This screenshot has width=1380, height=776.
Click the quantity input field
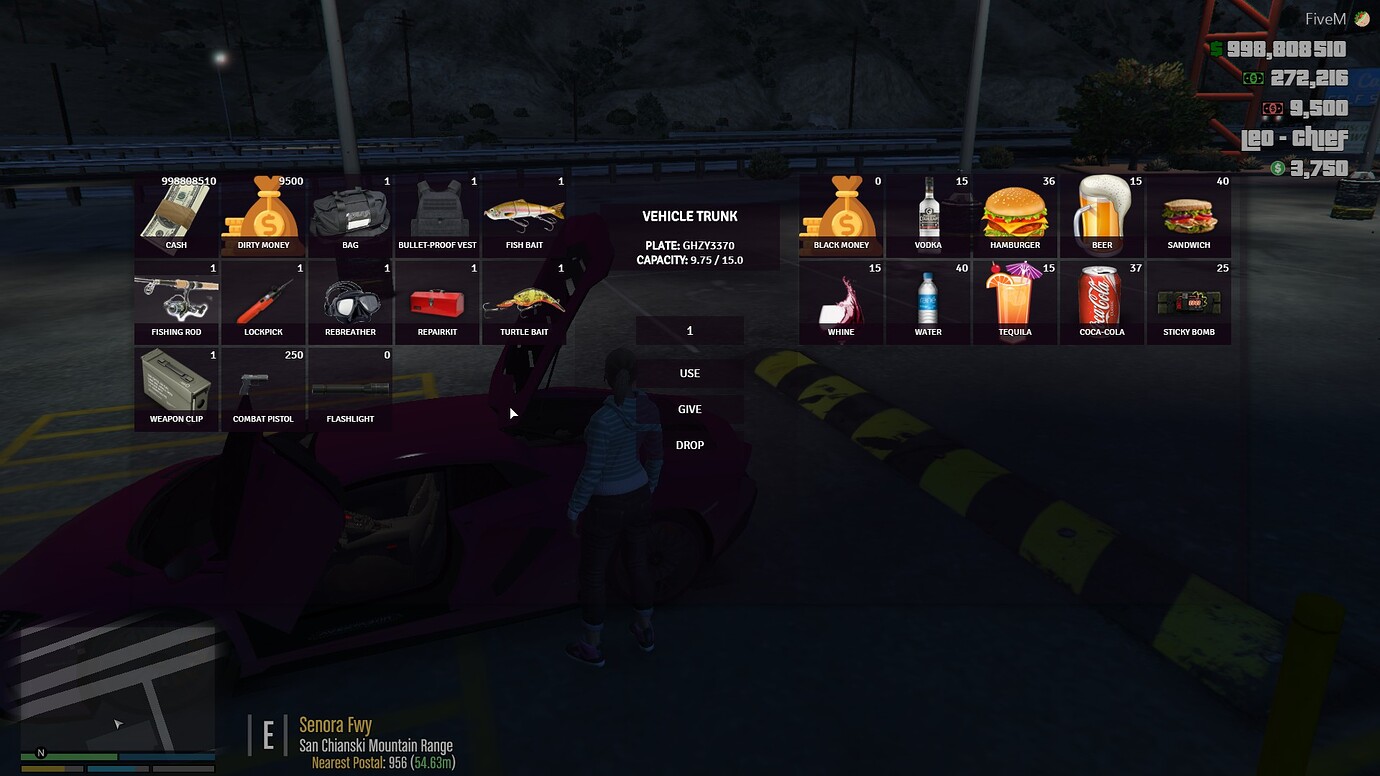pos(690,330)
